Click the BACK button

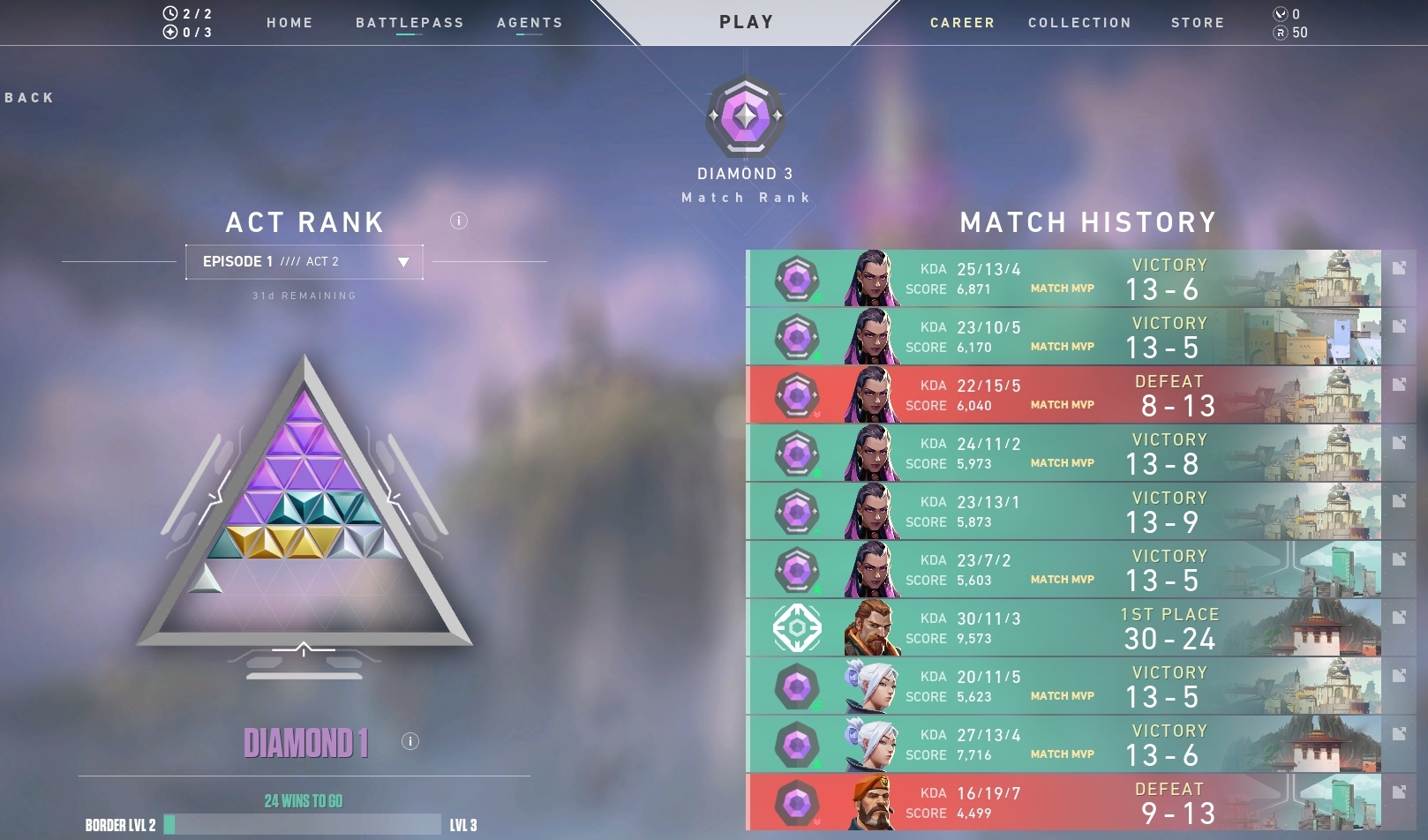tap(27, 97)
